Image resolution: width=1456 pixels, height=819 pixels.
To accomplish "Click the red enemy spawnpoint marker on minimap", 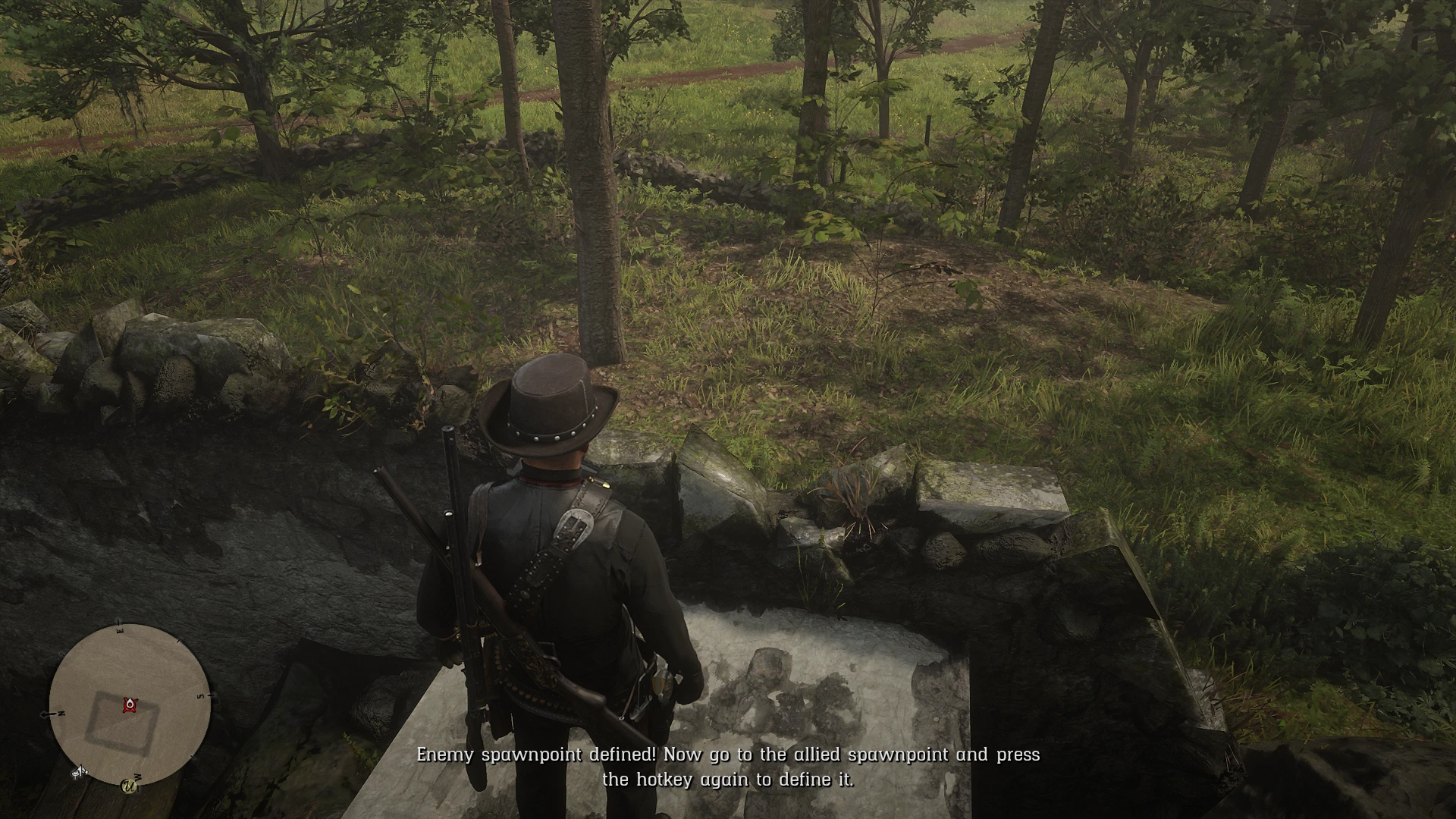I will [130, 706].
